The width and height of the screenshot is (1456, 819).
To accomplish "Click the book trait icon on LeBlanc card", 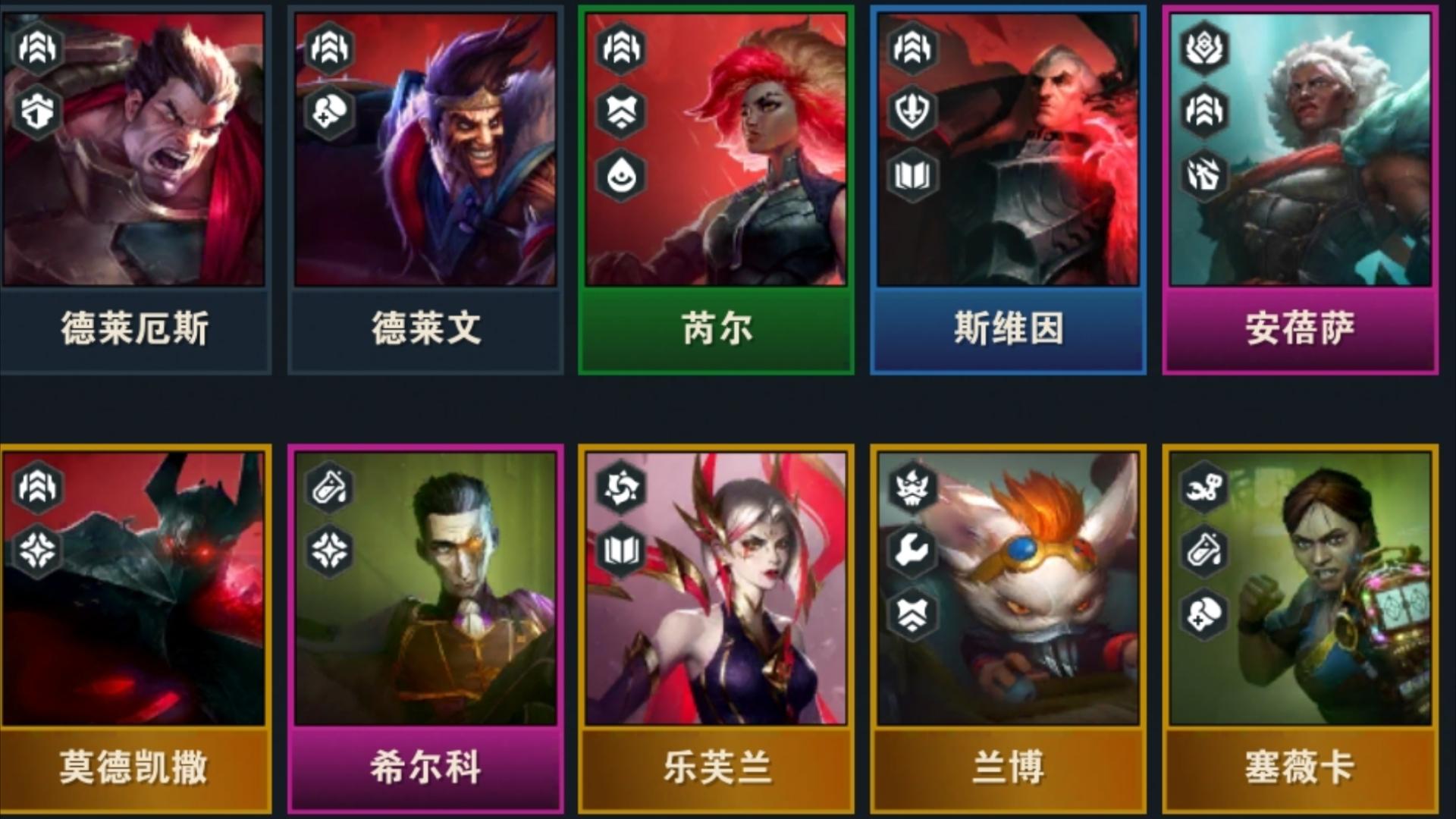I will tap(622, 550).
